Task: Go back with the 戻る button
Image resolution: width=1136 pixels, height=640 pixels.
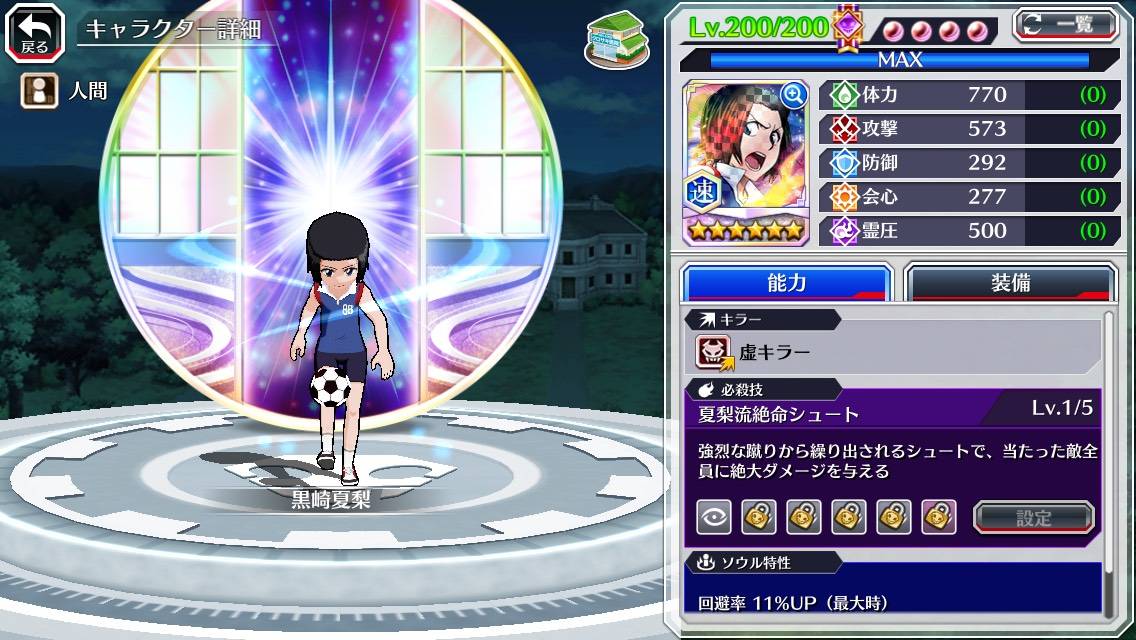Action: 34,31
